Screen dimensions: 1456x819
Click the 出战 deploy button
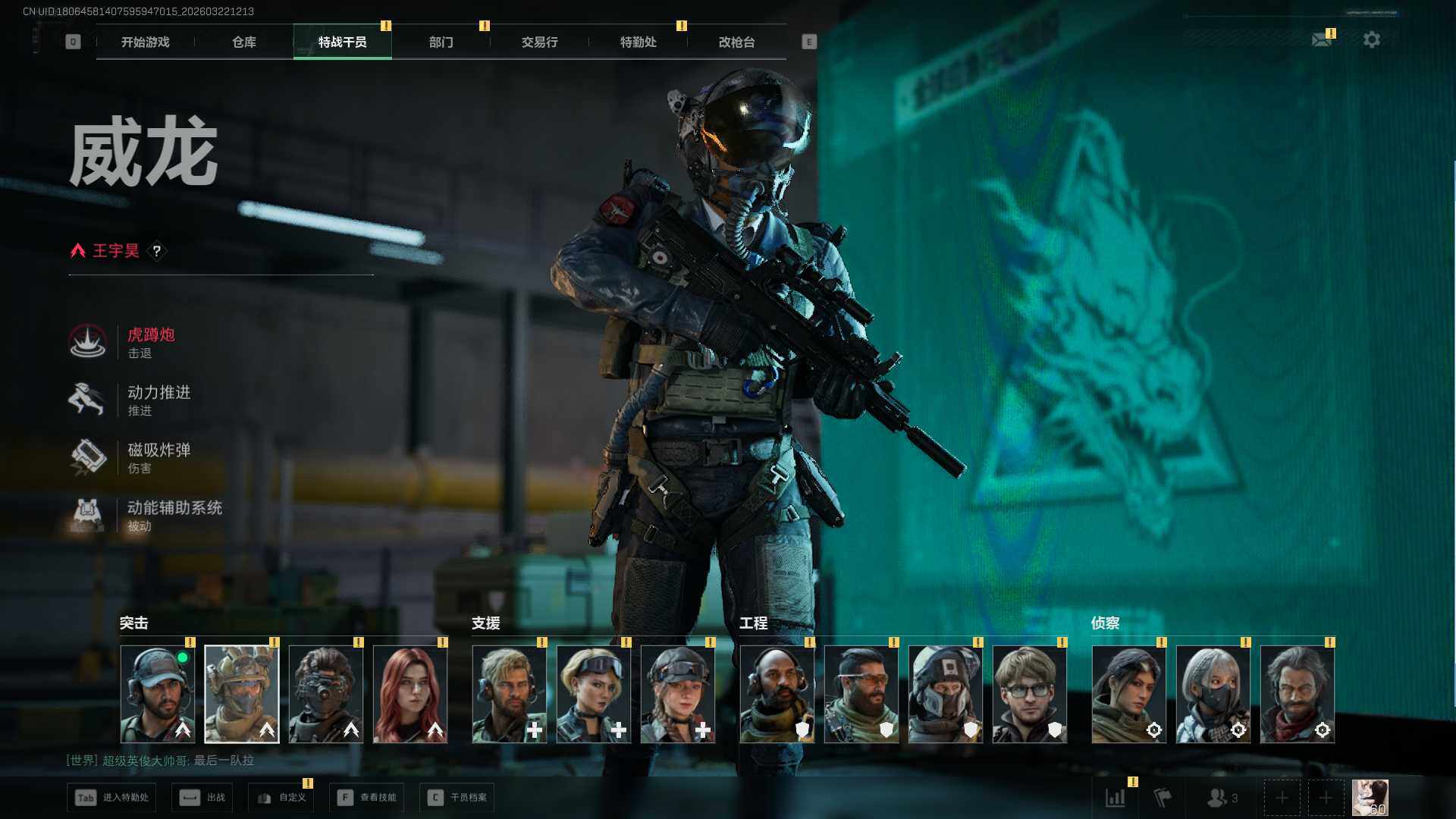point(203,798)
